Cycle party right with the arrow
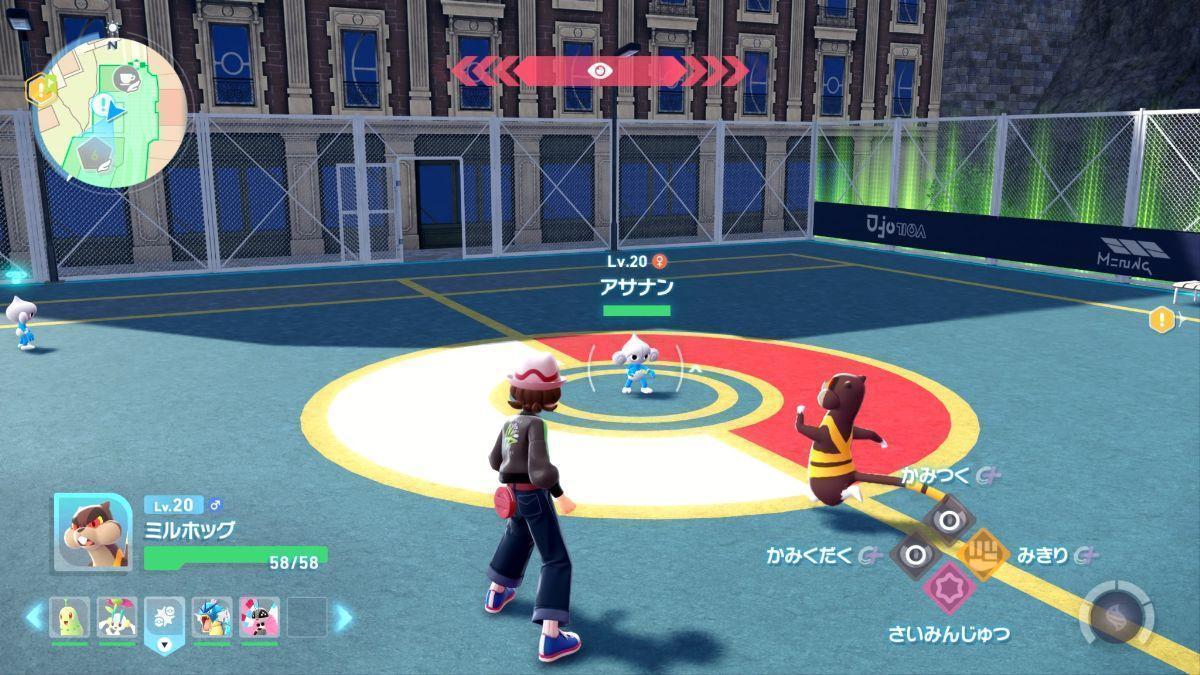Viewport: 1200px width, 675px height. 344,617
